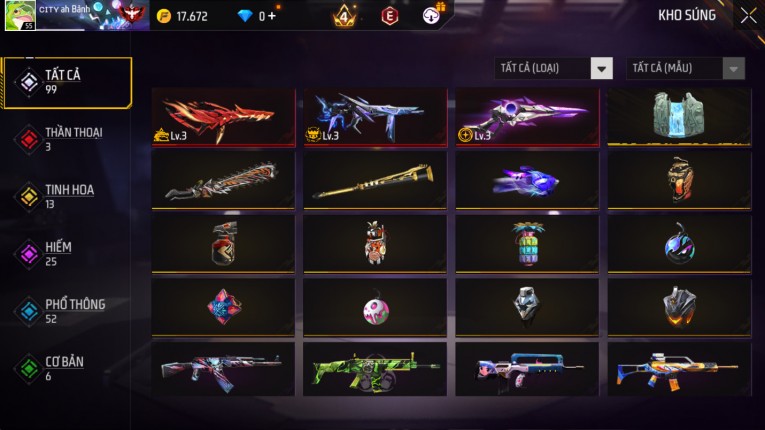Select the stone gloo wall skin
The width and height of the screenshot is (765, 430).
[679, 118]
